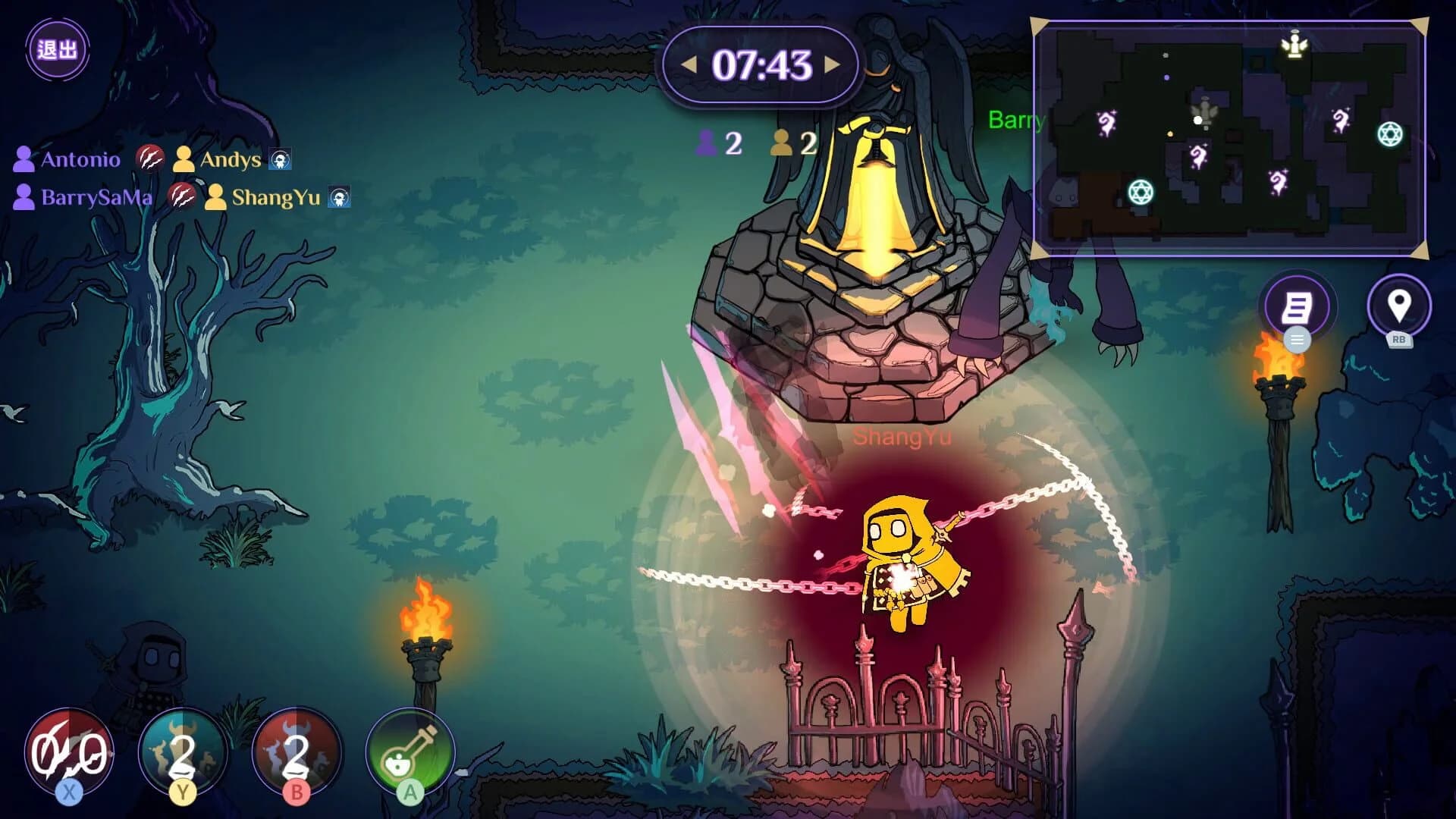Select Antonio's claw mark status icon
Viewport: 1456px width, 819px height.
tap(151, 158)
